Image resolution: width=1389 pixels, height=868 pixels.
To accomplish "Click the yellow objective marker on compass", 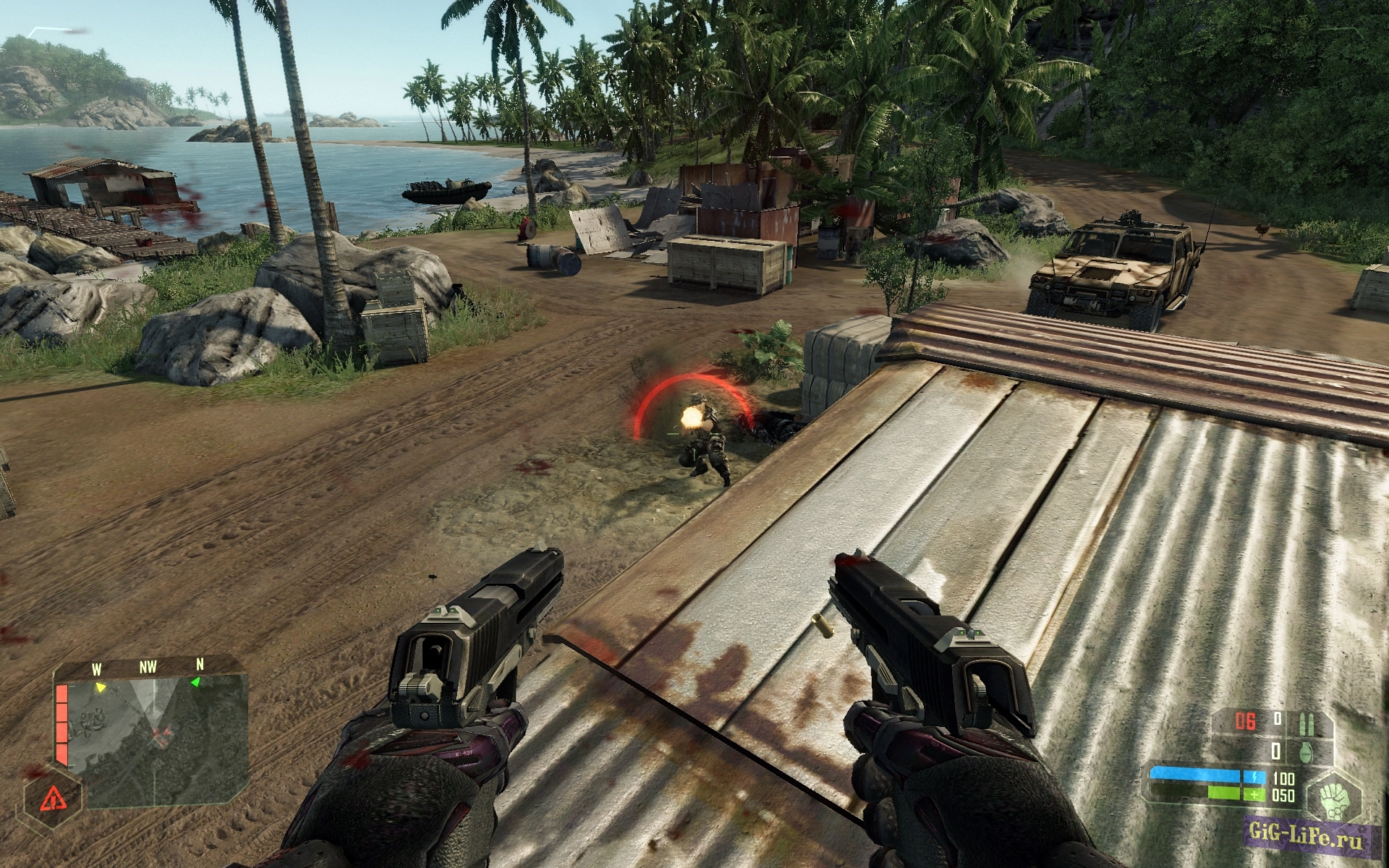I will (101, 687).
